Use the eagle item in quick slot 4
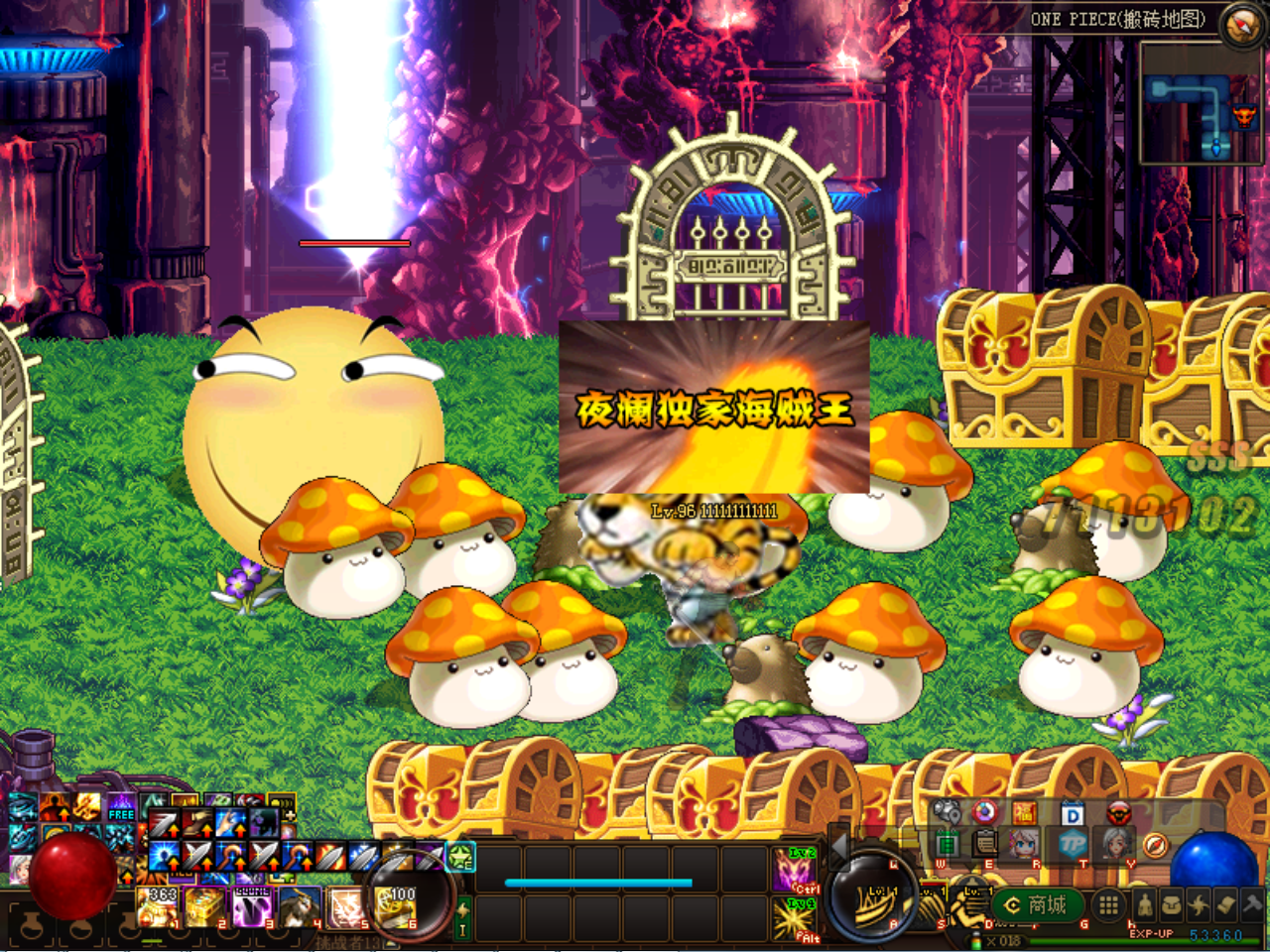This screenshot has width=1270, height=952. tap(299, 906)
